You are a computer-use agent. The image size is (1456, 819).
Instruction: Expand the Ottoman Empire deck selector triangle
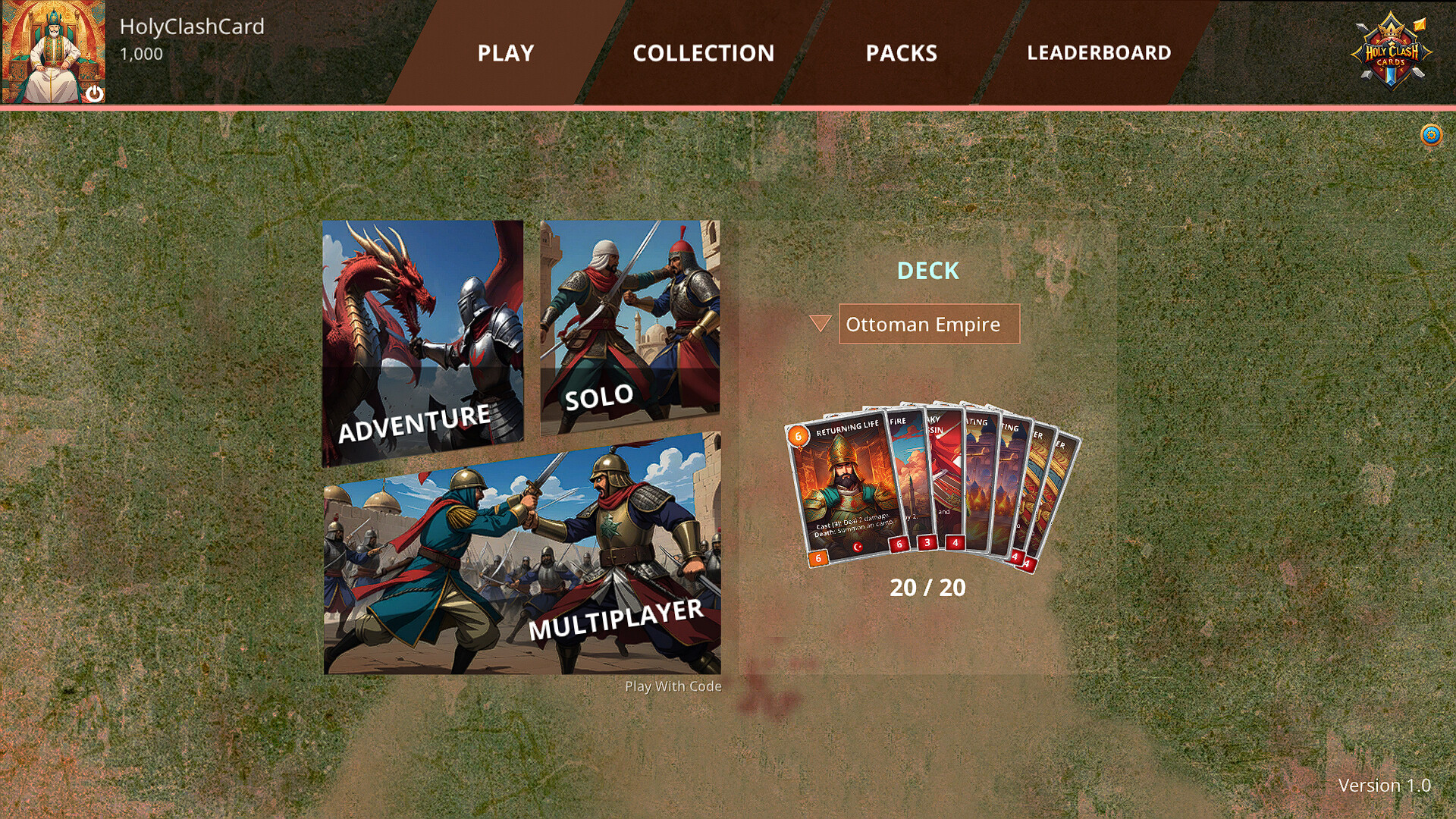tap(821, 325)
